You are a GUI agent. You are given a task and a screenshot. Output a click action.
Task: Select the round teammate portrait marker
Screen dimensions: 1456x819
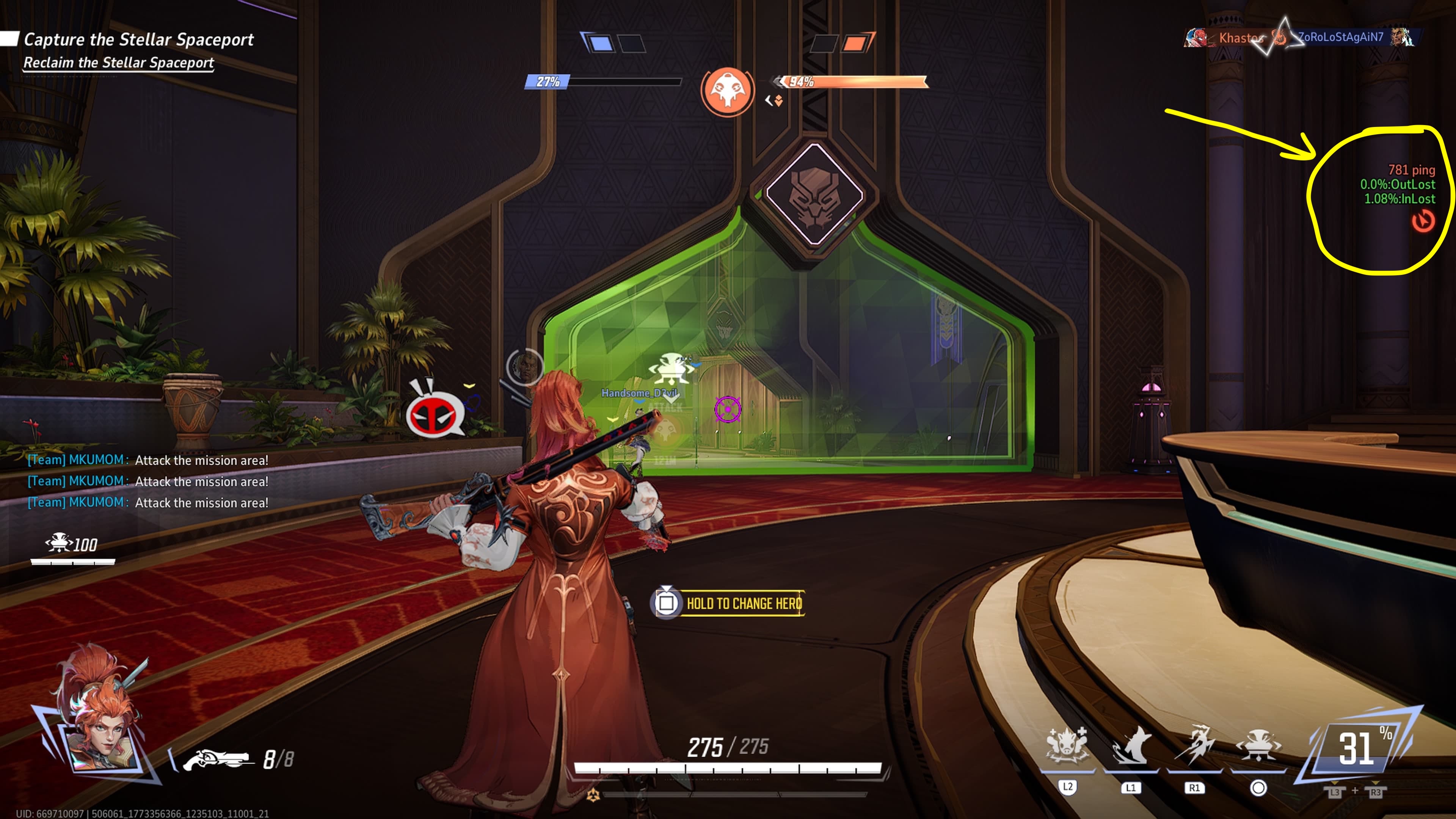[x=524, y=367]
